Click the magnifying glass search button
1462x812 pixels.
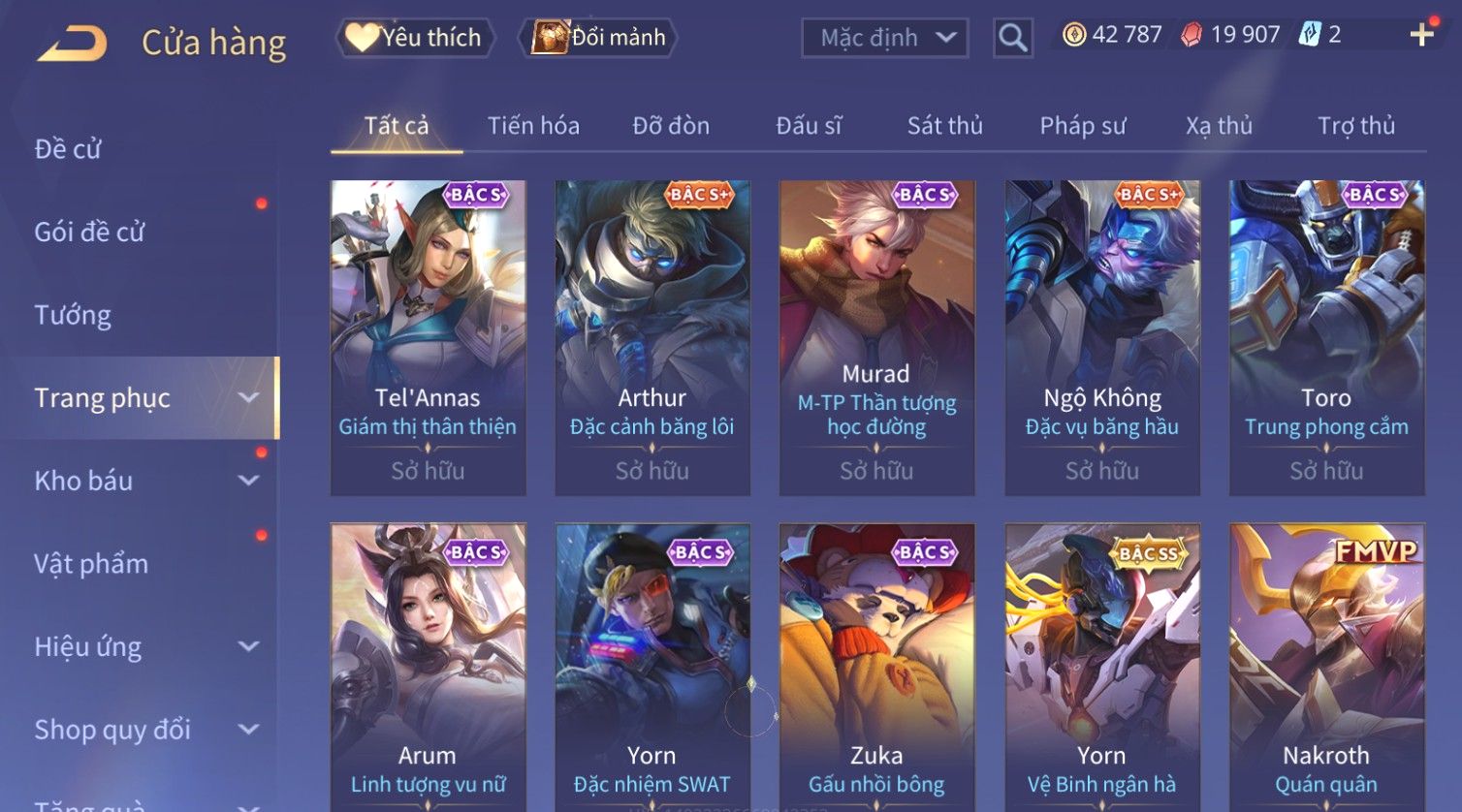click(1012, 38)
